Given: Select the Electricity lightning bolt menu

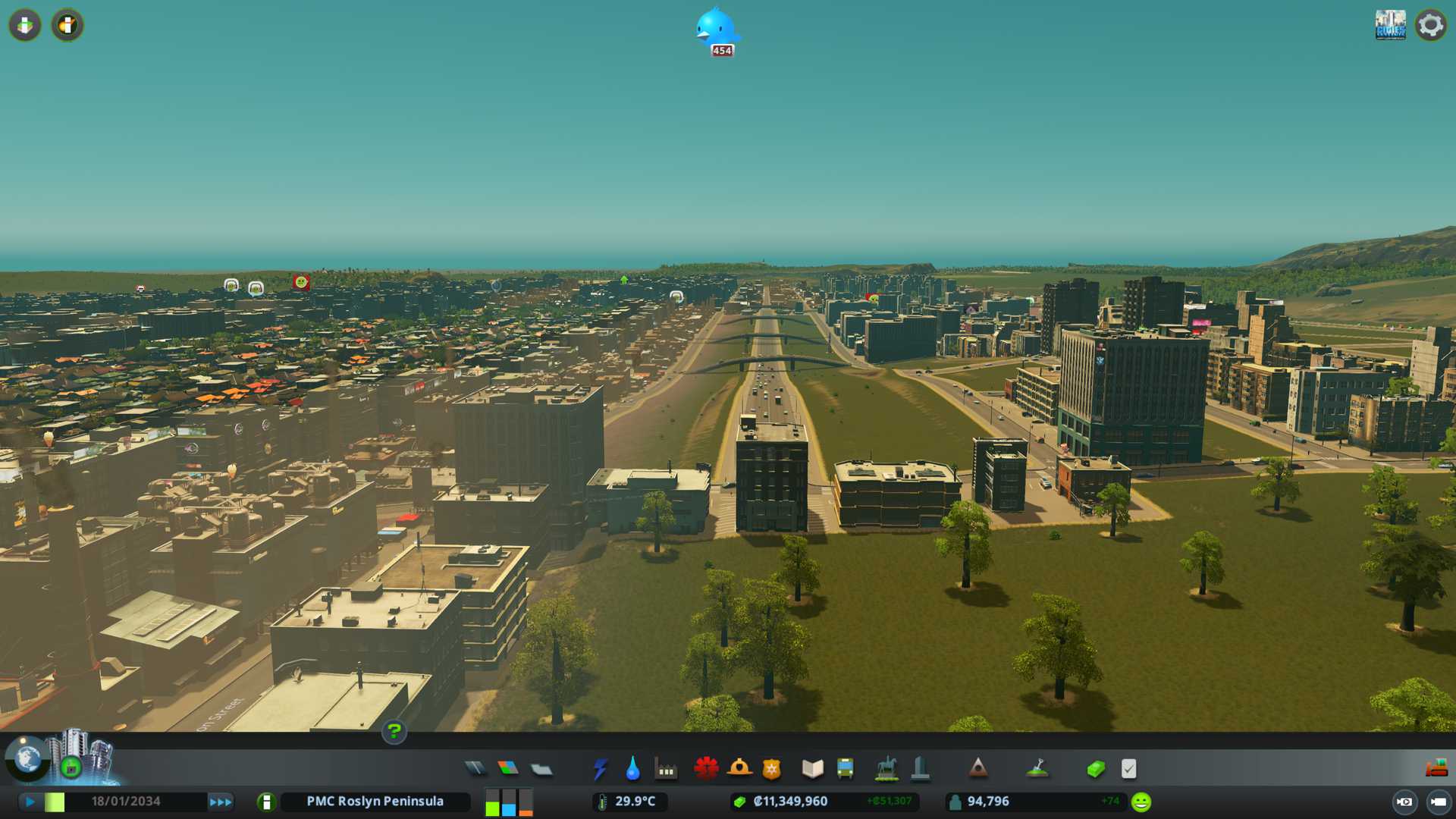Looking at the screenshot, I should (x=600, y=769).
